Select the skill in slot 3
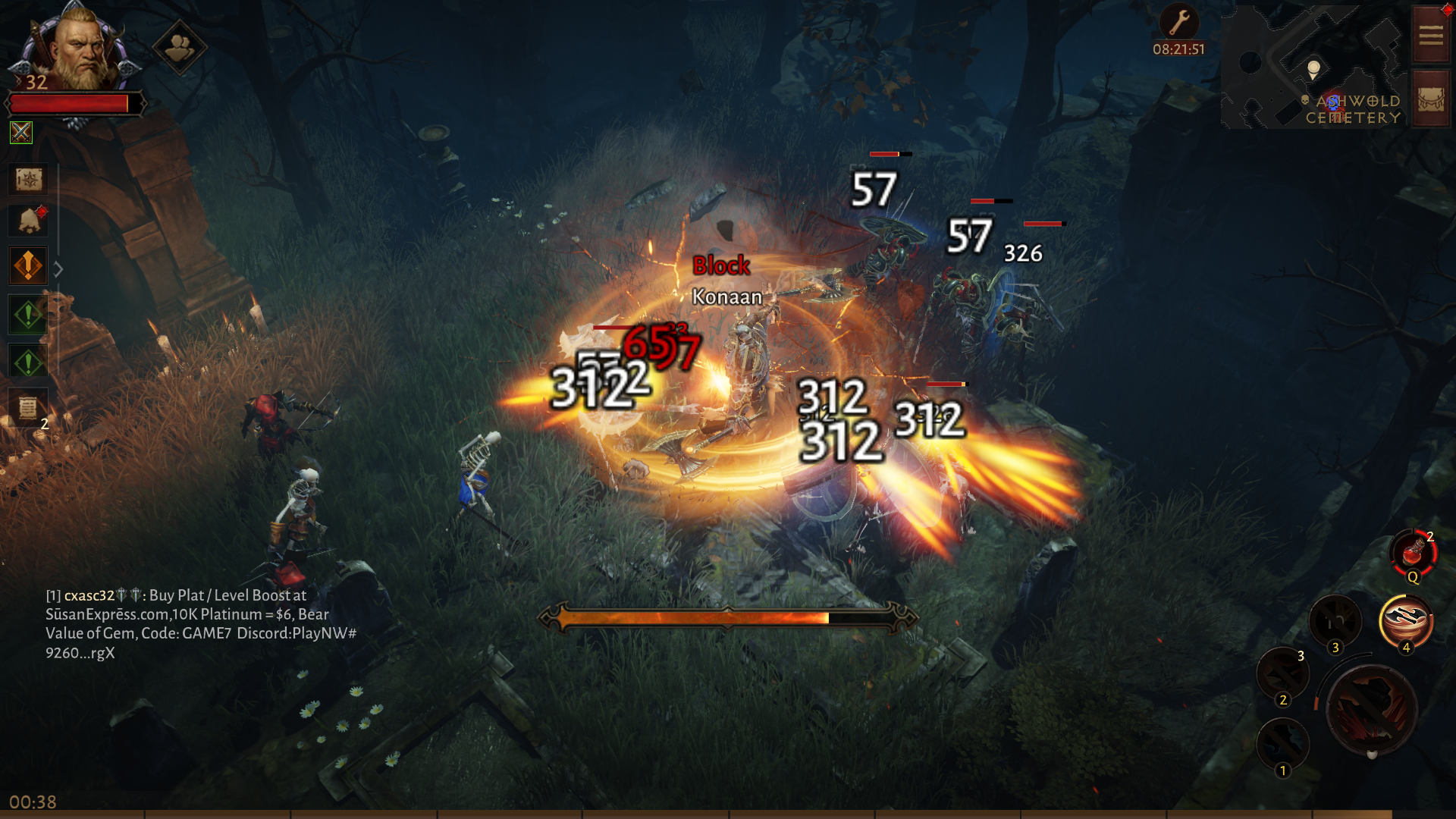 (x=1335, y=620)
